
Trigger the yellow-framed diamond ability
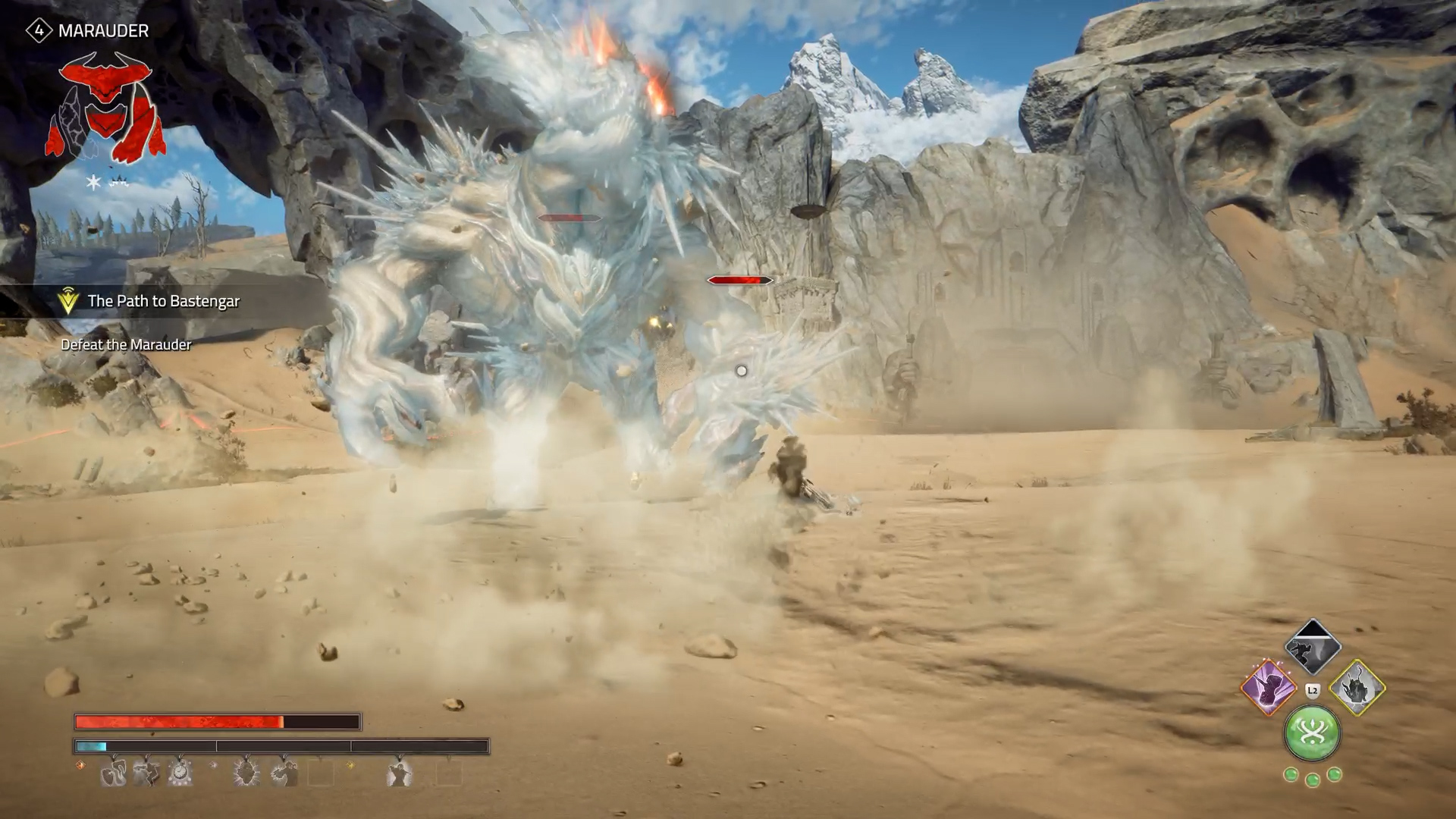[x=1357, y=688]
